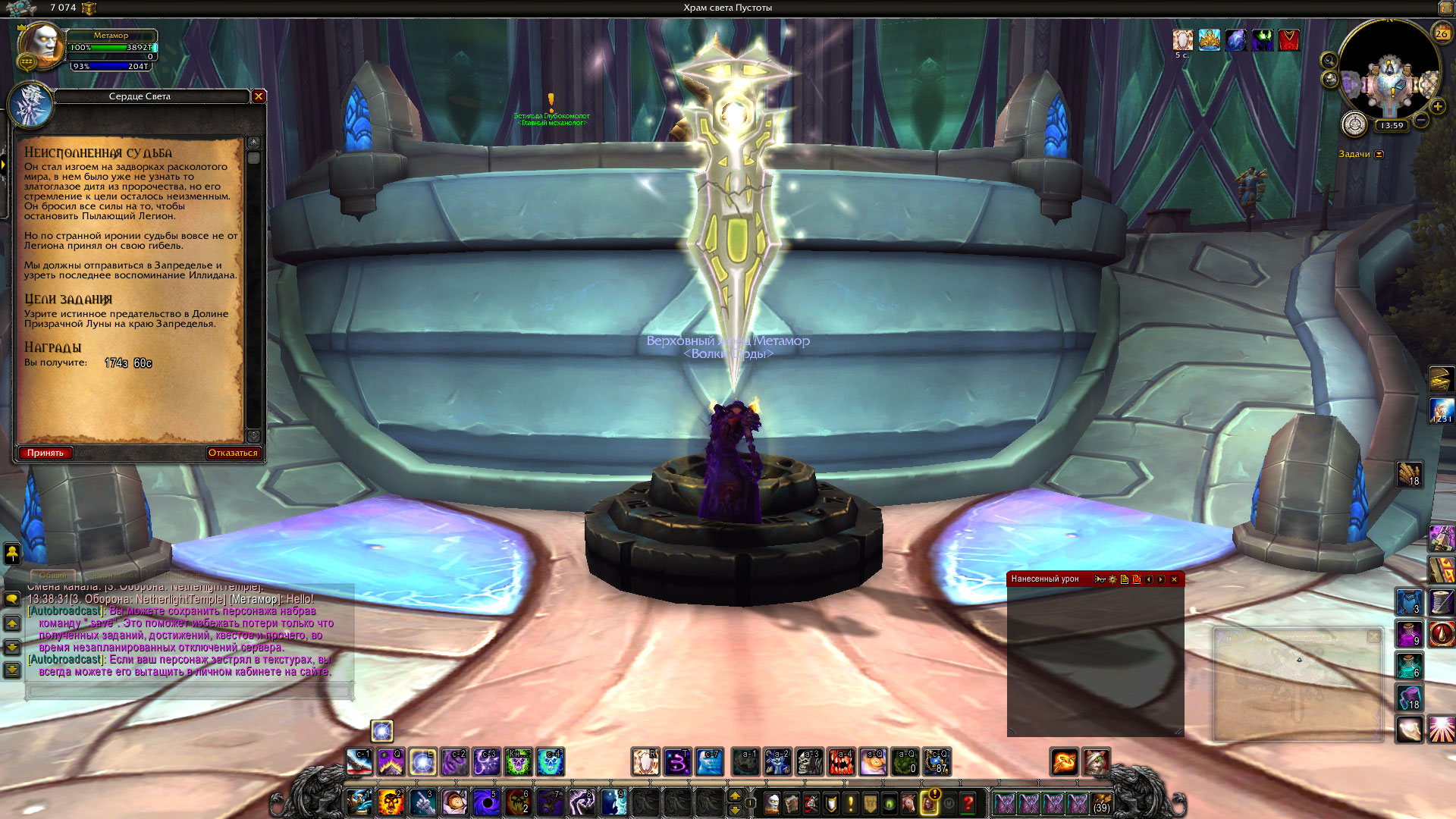The width and height of the screenshot is (1456, 819).
Task: Click the red tabard buff icon
Action: [x=1289, y=39]
